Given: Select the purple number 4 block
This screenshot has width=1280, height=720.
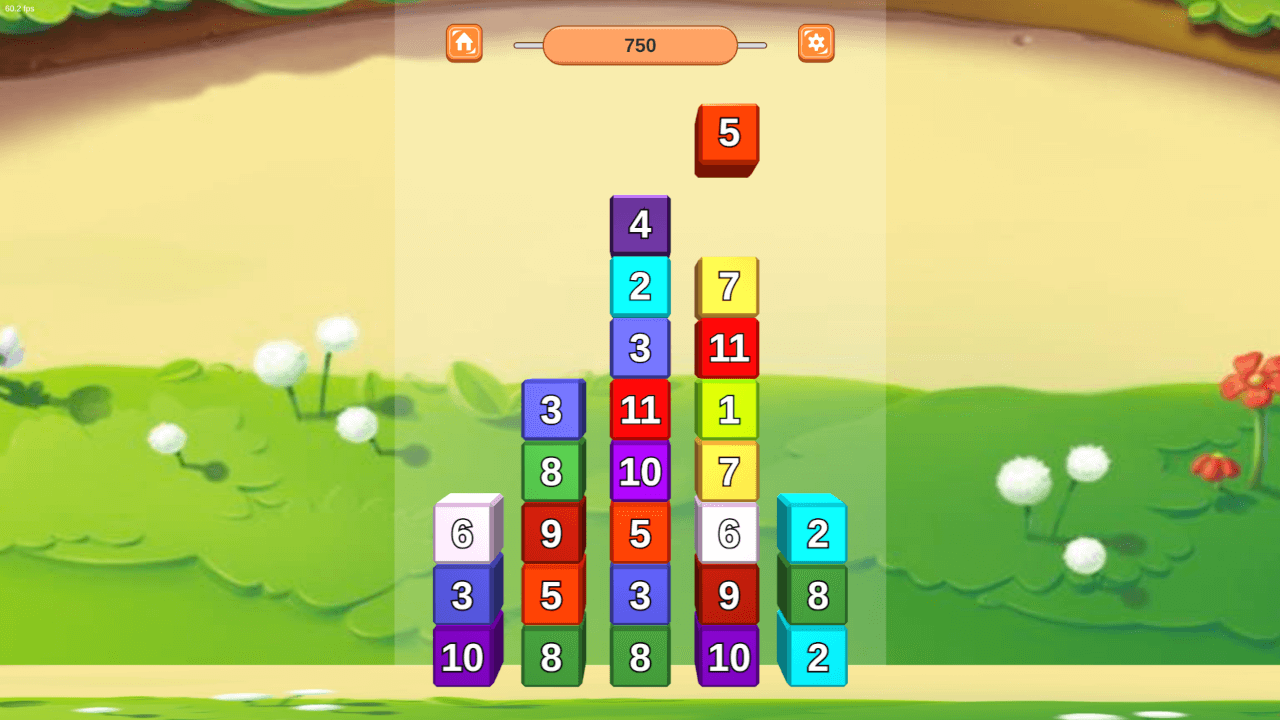Looking at the screenshot, I should point(640,225).
